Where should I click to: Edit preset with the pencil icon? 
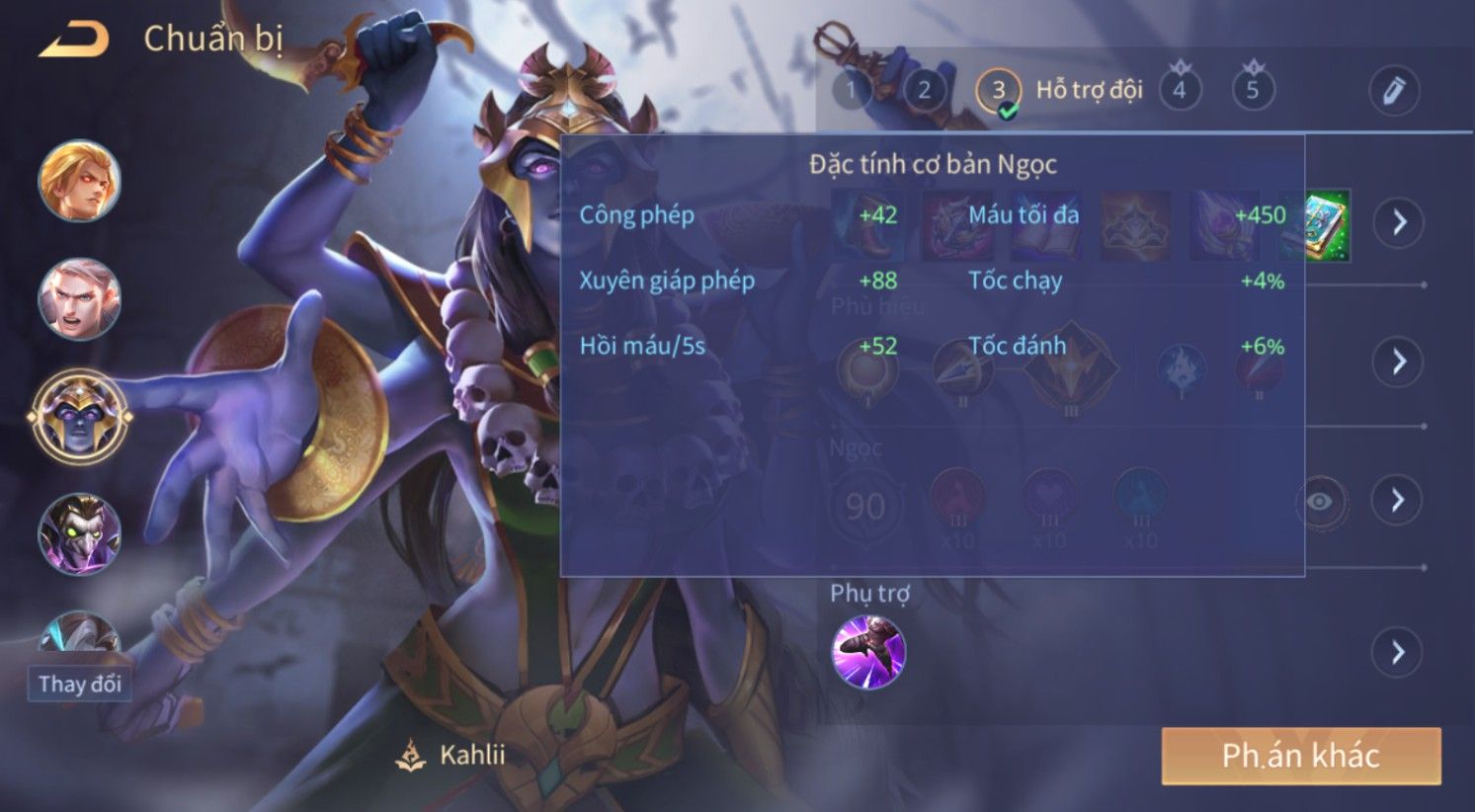click(1393, 91)
